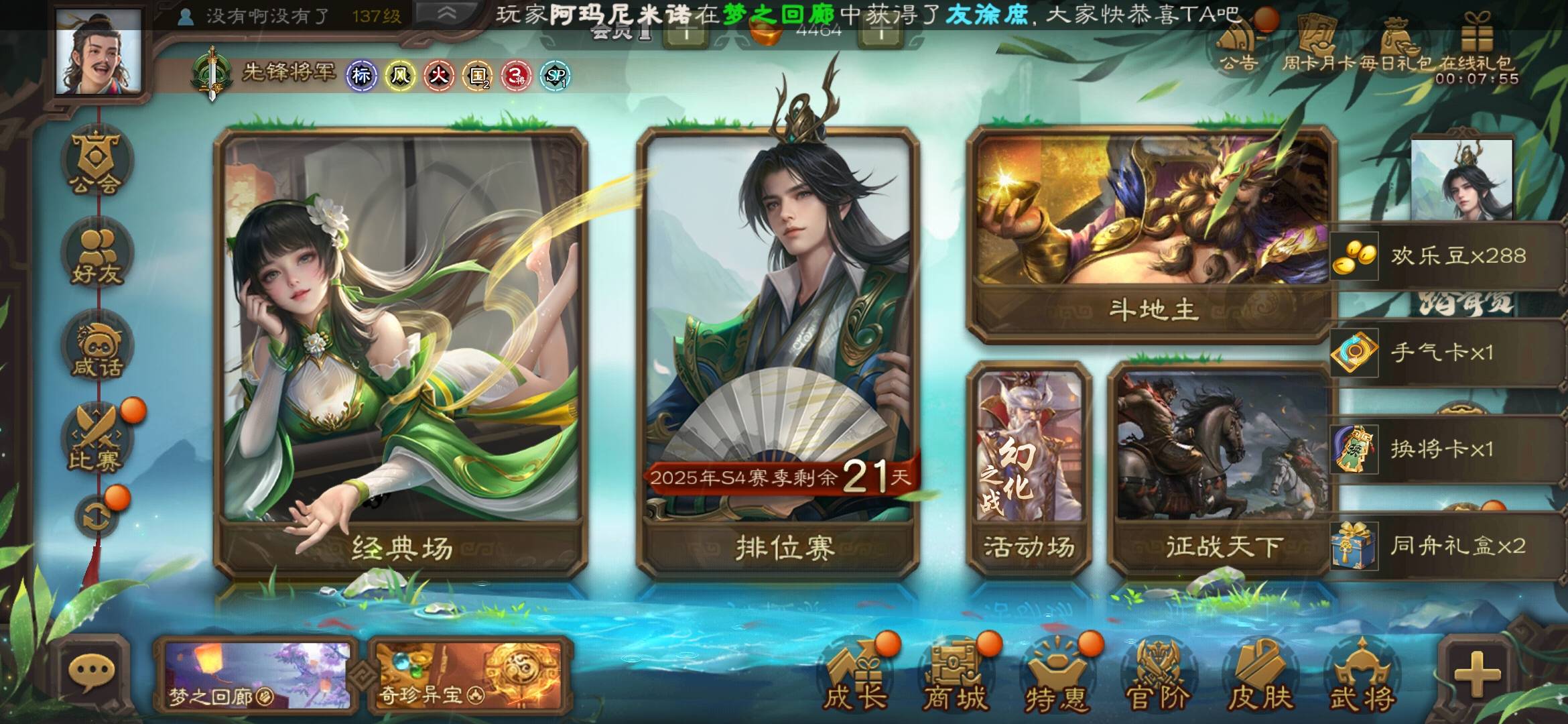Choose the 征战天下 campaign tile
The width and height of the screenshot is (1568, 724).
tap(1221, 469)
